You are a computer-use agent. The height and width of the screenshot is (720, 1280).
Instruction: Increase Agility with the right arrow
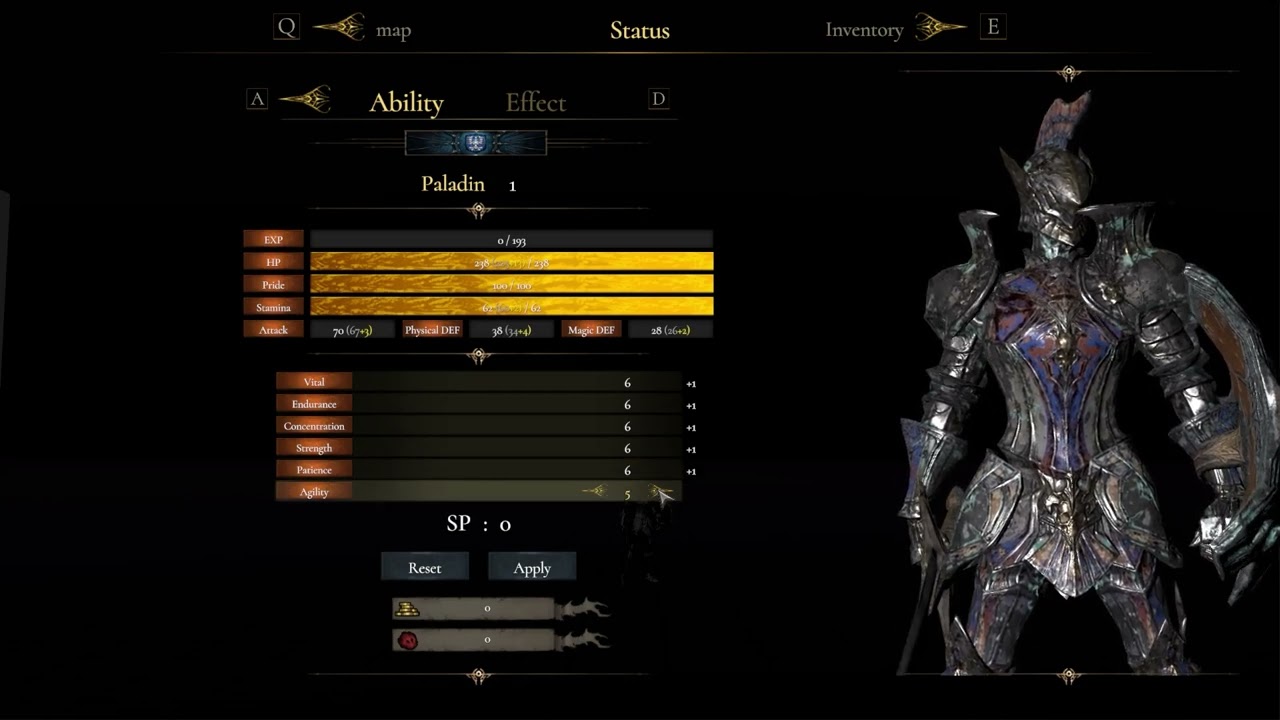(660, 491)
